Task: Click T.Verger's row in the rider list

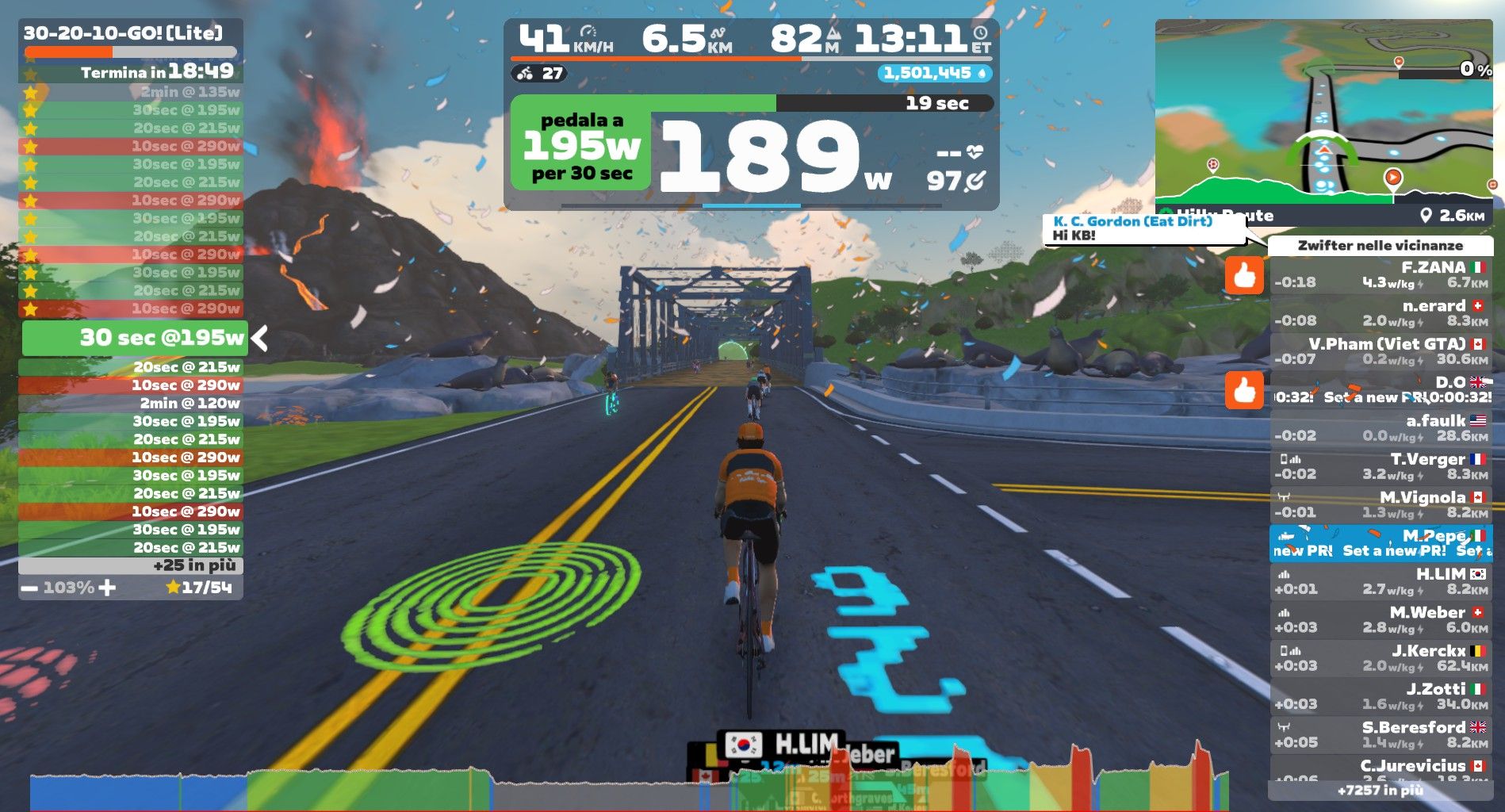Action: tap(1380, 466)
